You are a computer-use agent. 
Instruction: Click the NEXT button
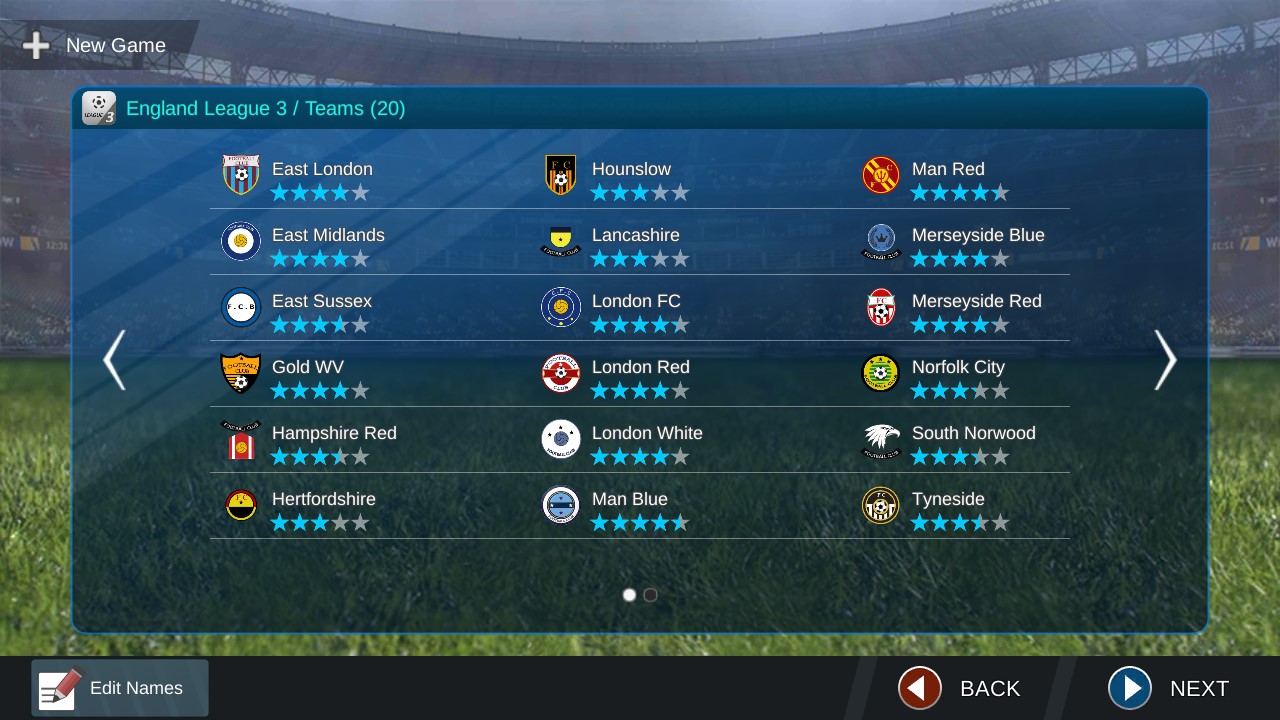(x=1168, y=688)
